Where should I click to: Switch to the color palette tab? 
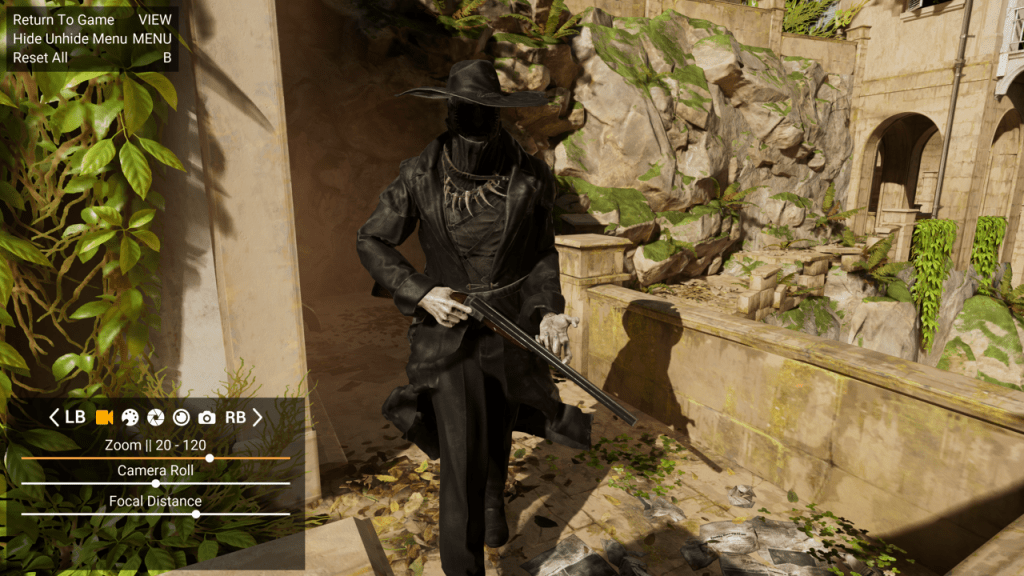click(129, 417)
